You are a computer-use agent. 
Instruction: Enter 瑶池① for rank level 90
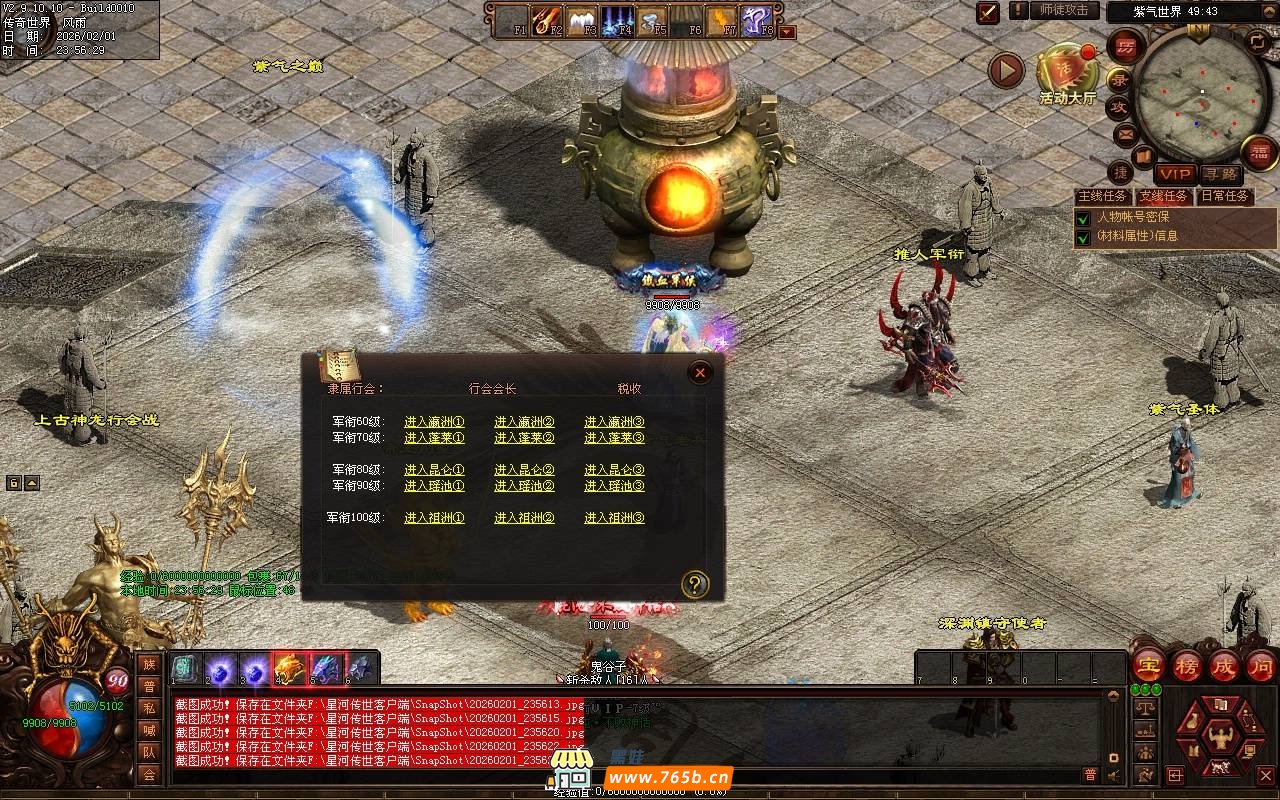[434, 486]
